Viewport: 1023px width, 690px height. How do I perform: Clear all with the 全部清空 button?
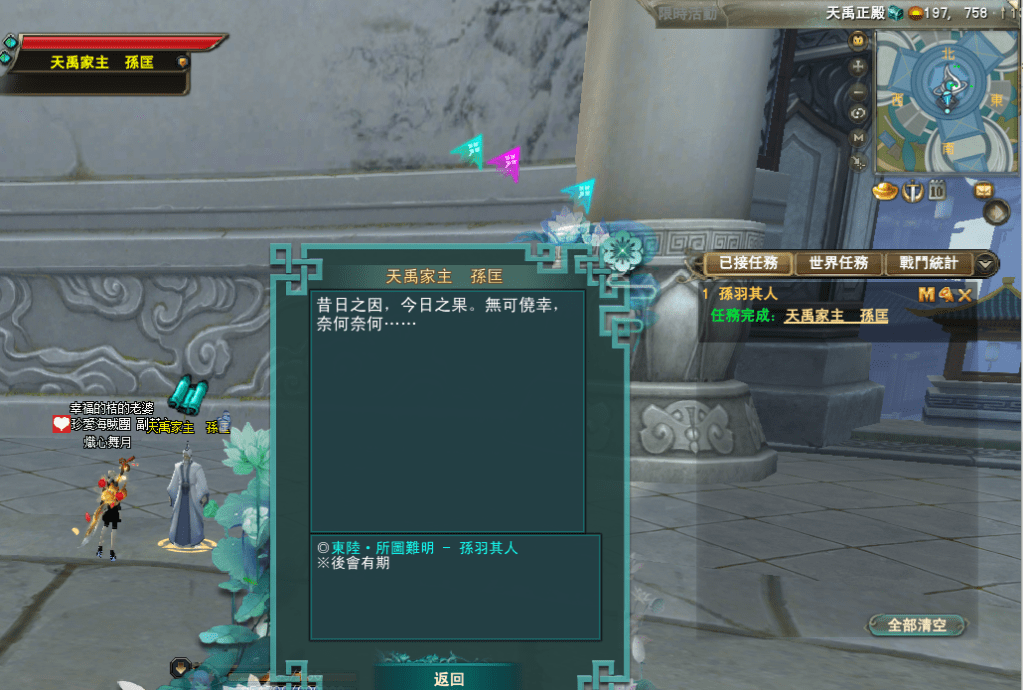coord(917,625)
